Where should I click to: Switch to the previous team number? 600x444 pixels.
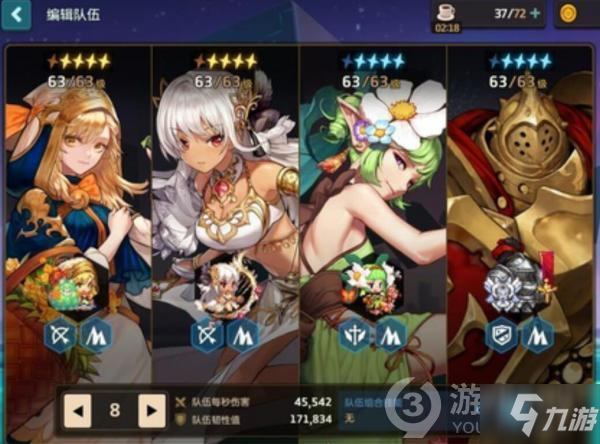point(76,409)
